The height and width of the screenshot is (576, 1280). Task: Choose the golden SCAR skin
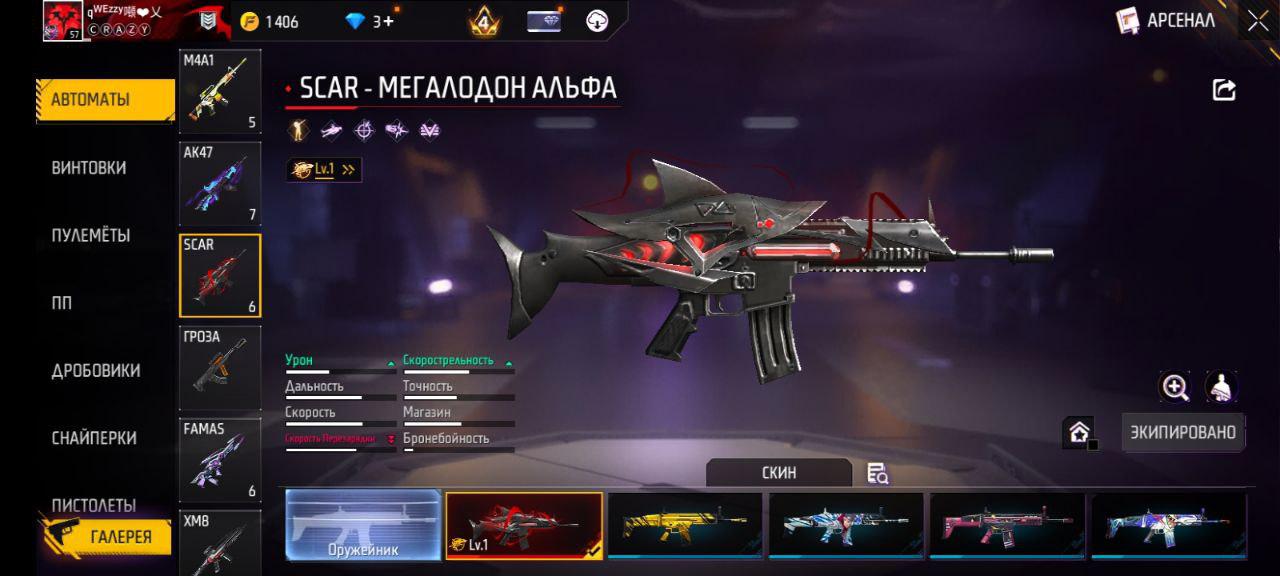(x=685, y=525)
